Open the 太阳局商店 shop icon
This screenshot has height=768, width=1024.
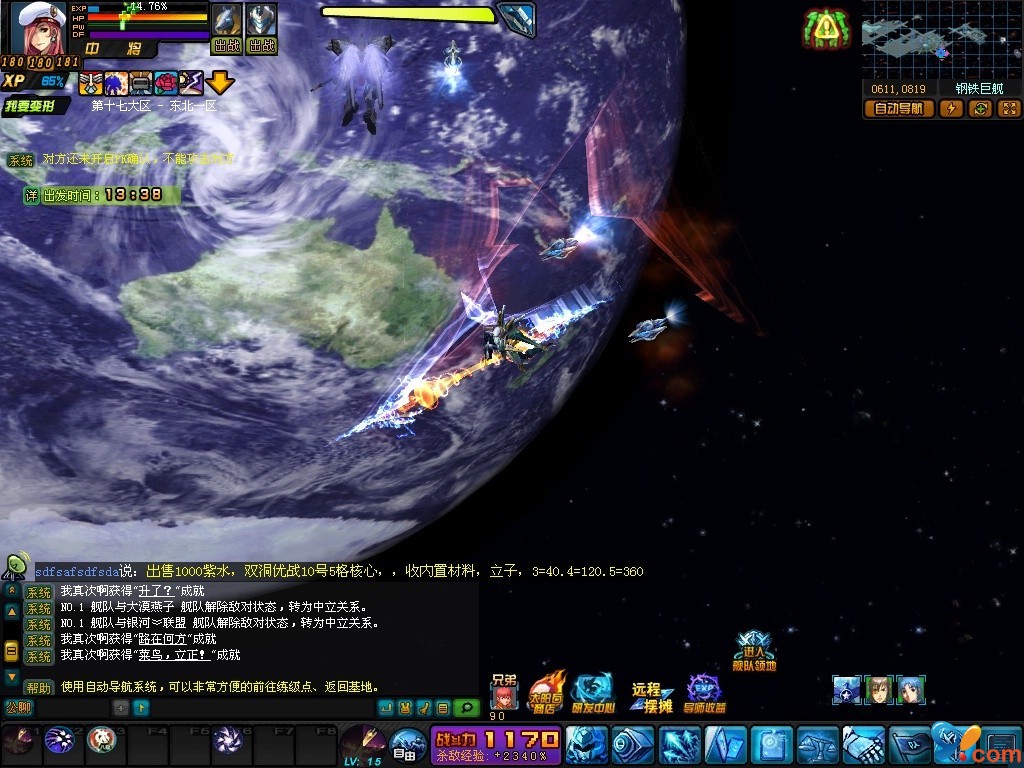(x=546, y=690)
